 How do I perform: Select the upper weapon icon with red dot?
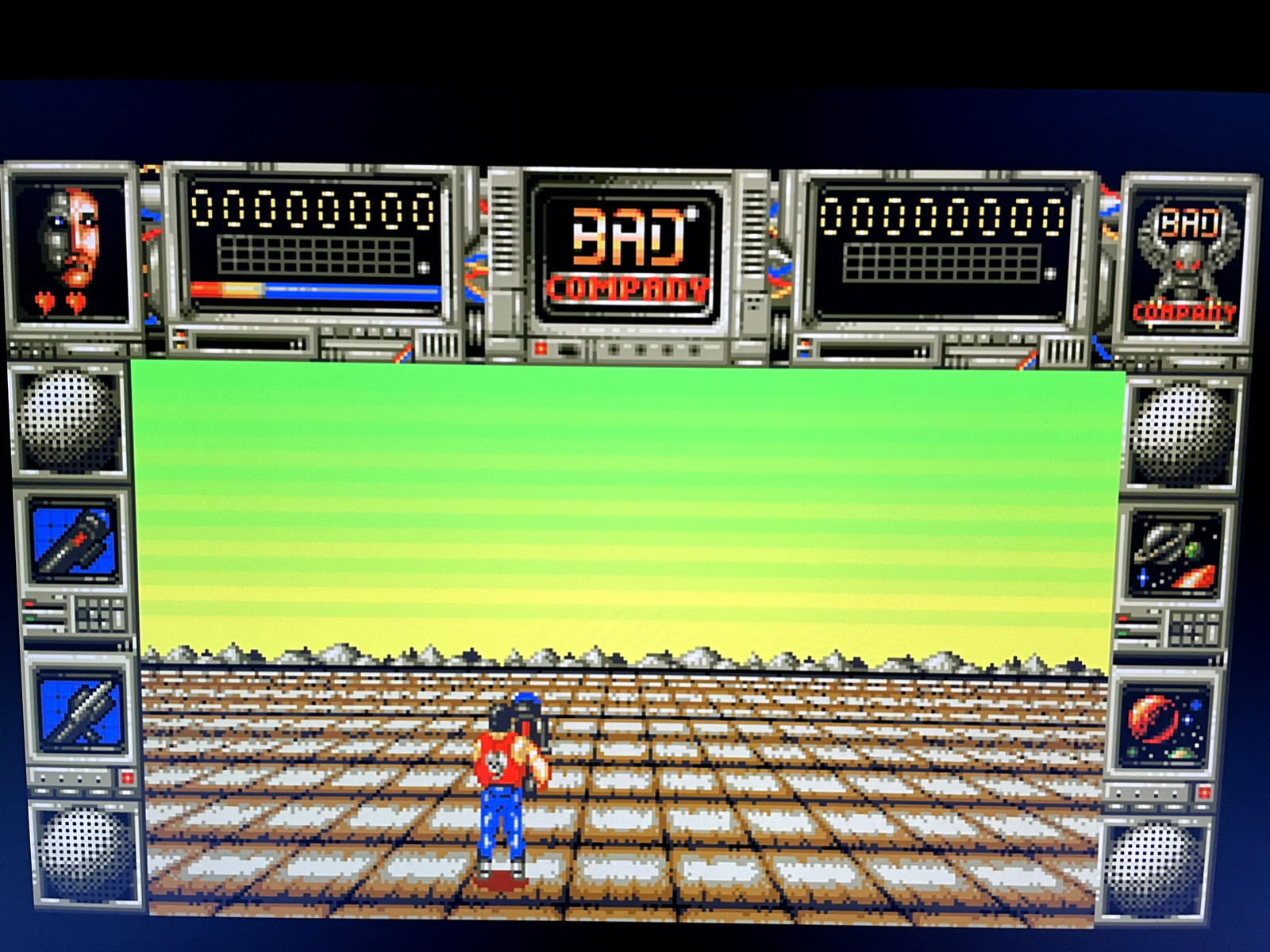(x=74, y=543)
